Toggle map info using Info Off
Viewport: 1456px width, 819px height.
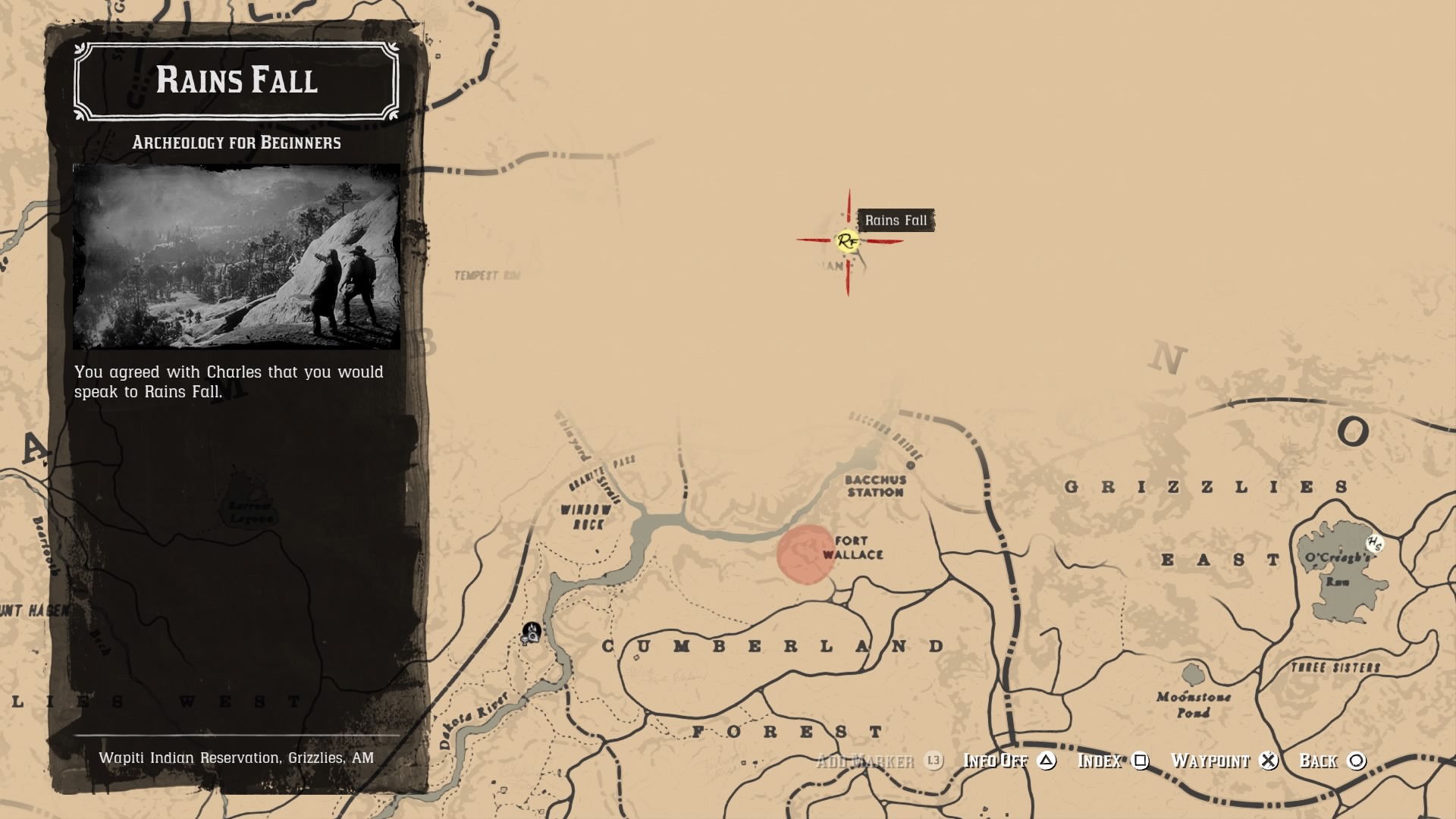995,760
